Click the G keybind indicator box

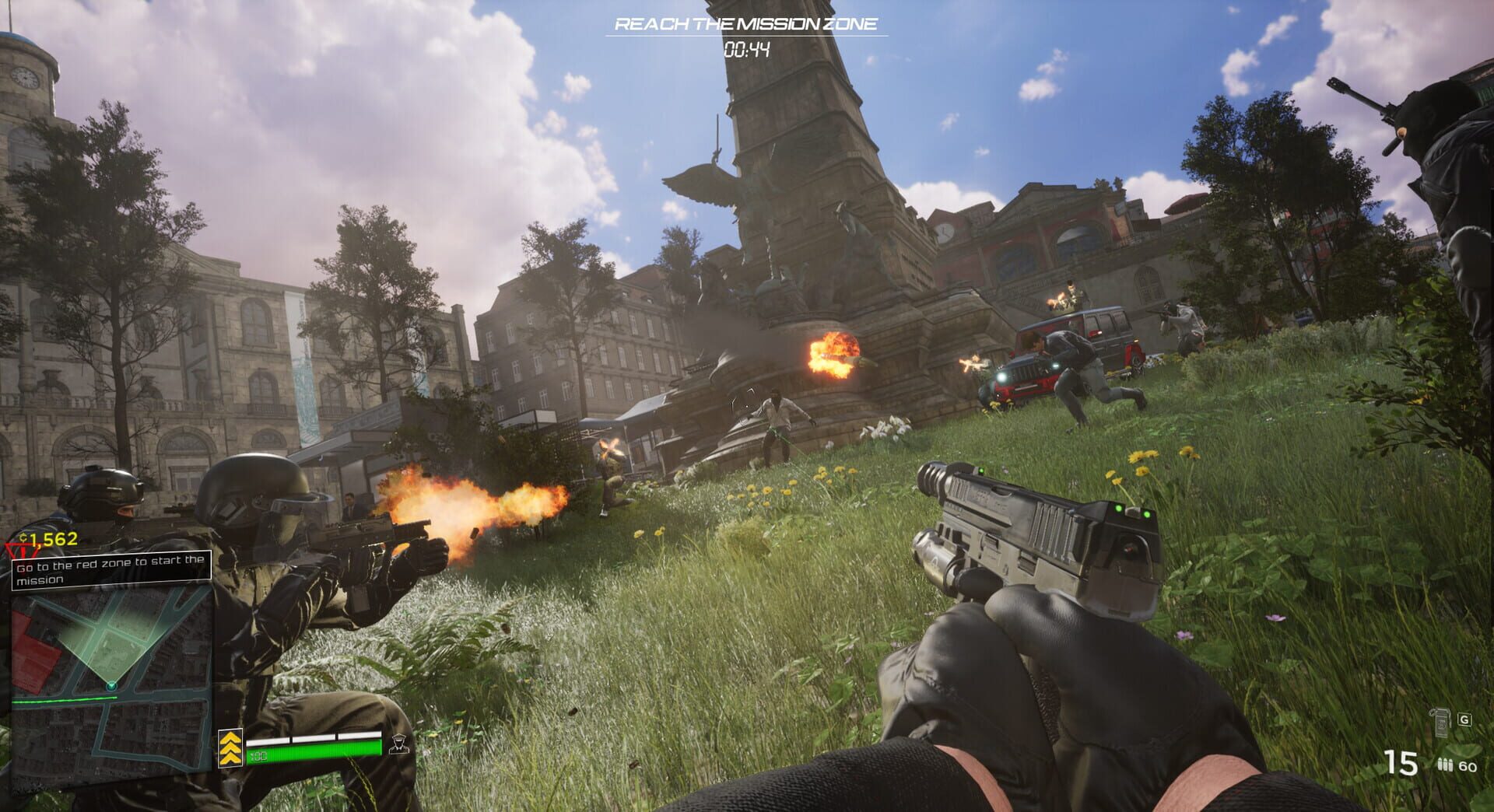pyautogui.click(x=1464, y=719)
